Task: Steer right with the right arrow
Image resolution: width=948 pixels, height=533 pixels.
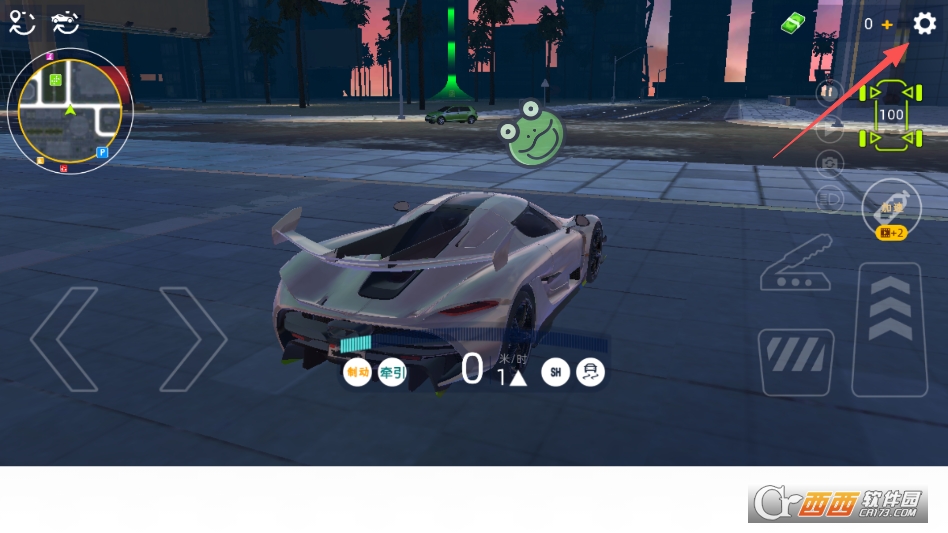Action: click(x=193, y=338)
